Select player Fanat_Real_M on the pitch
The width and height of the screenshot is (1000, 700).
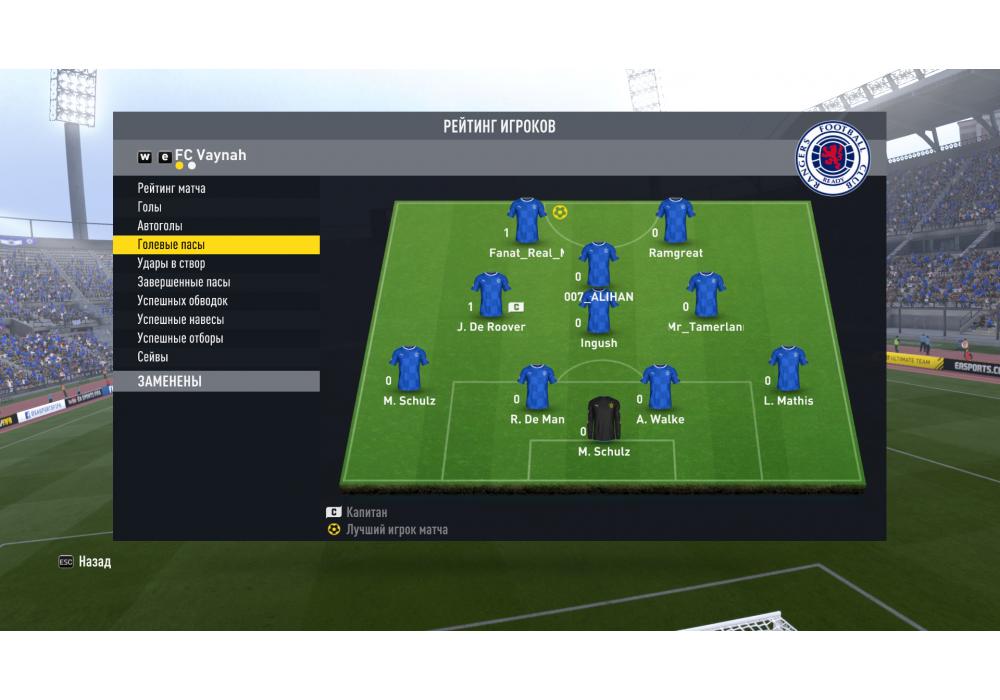tap(526, 220)
